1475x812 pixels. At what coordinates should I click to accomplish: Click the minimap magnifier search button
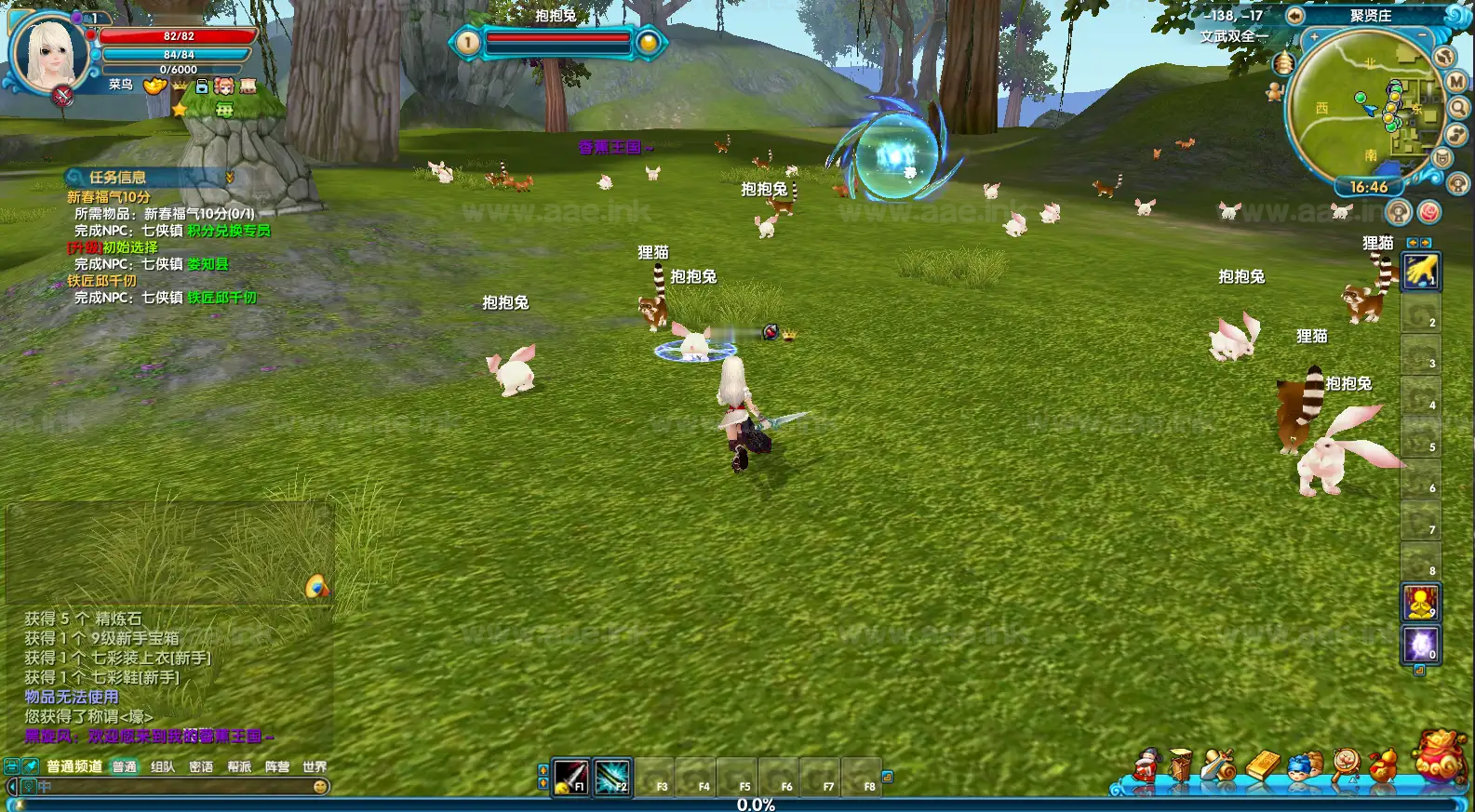[1458, 108]
